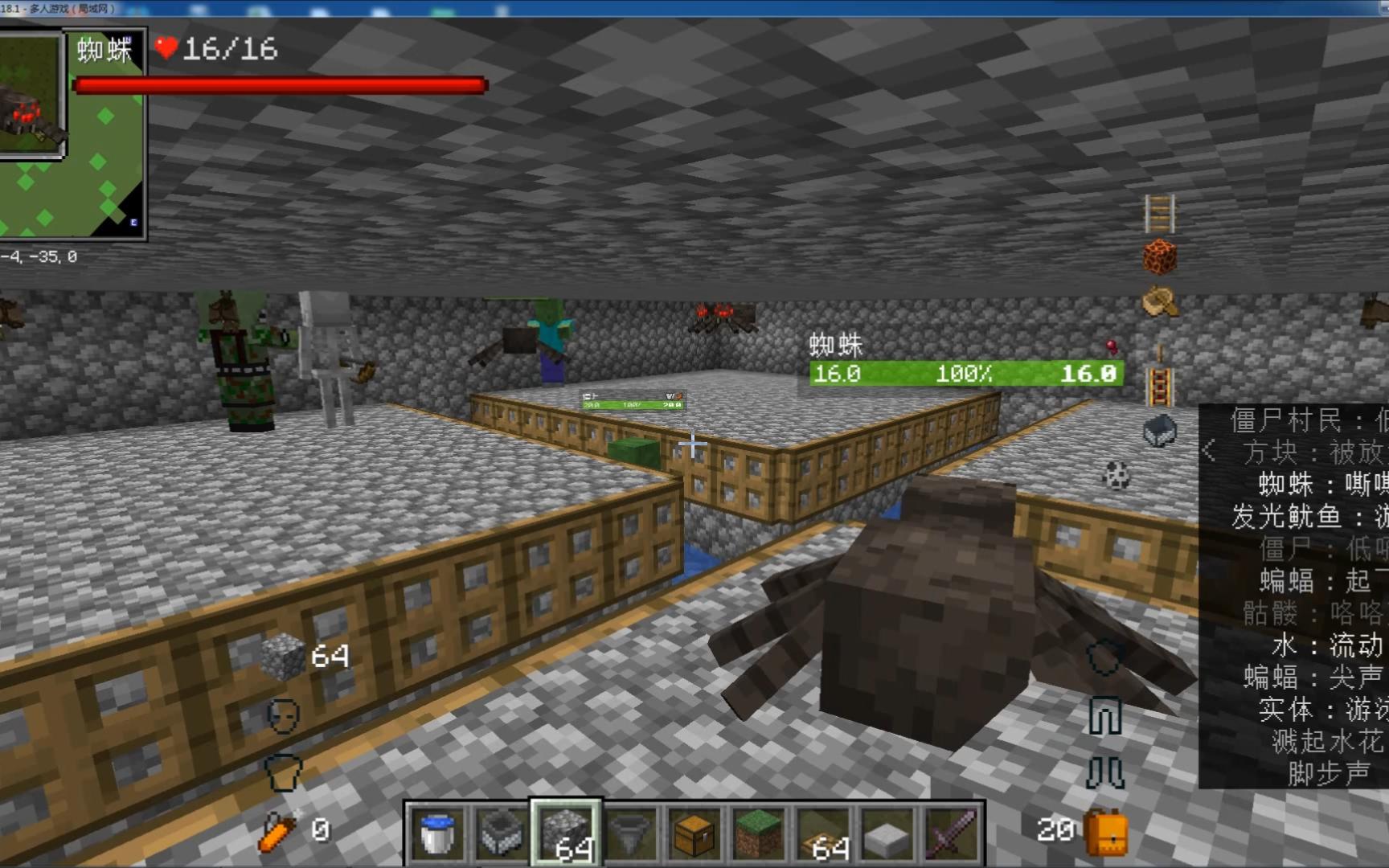Click the white wool hotbar slot
Viewport: 1389px width, 868px height.
tap(887, 833)
